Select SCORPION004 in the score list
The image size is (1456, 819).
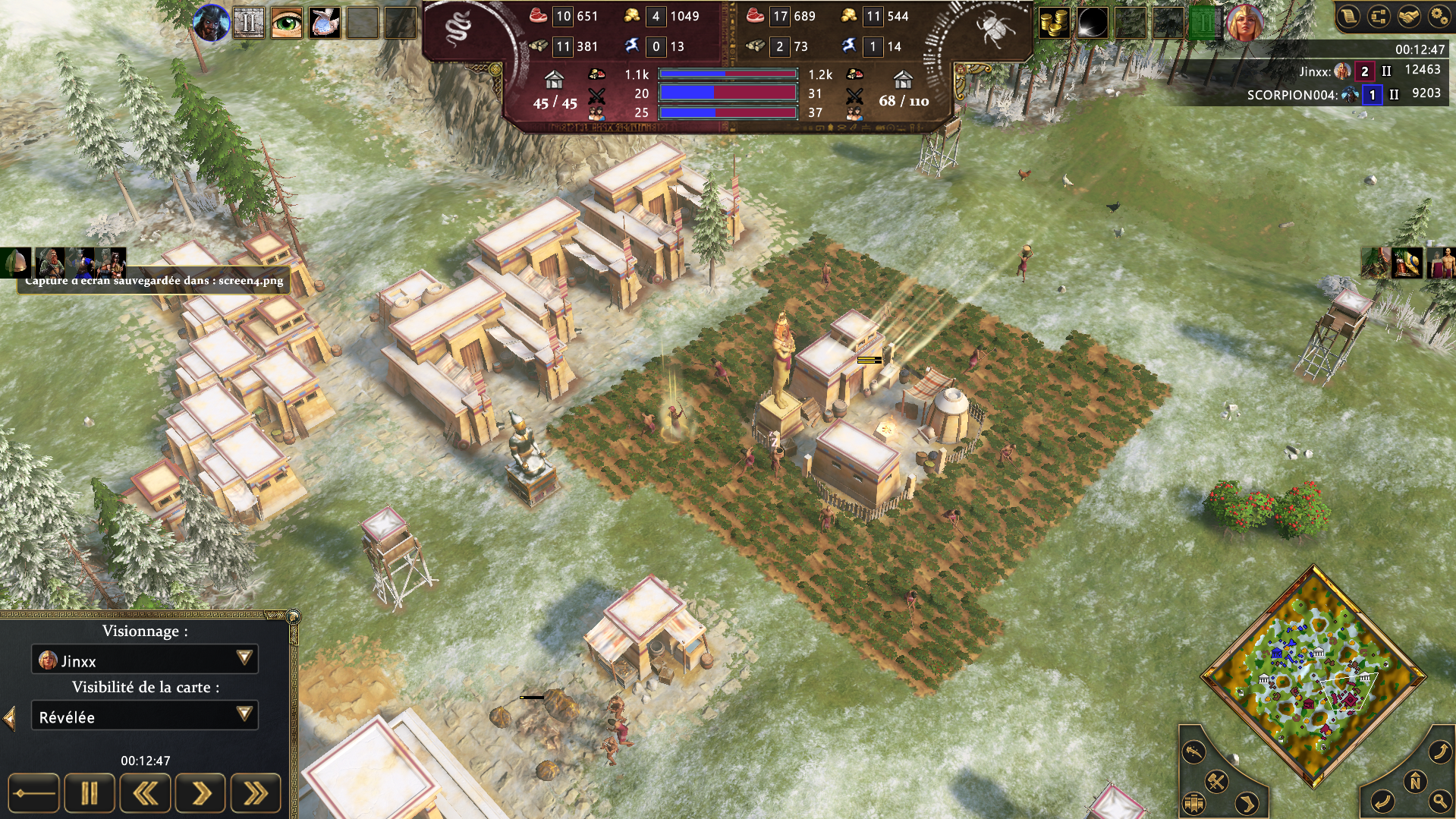(x=1292, y=95)
